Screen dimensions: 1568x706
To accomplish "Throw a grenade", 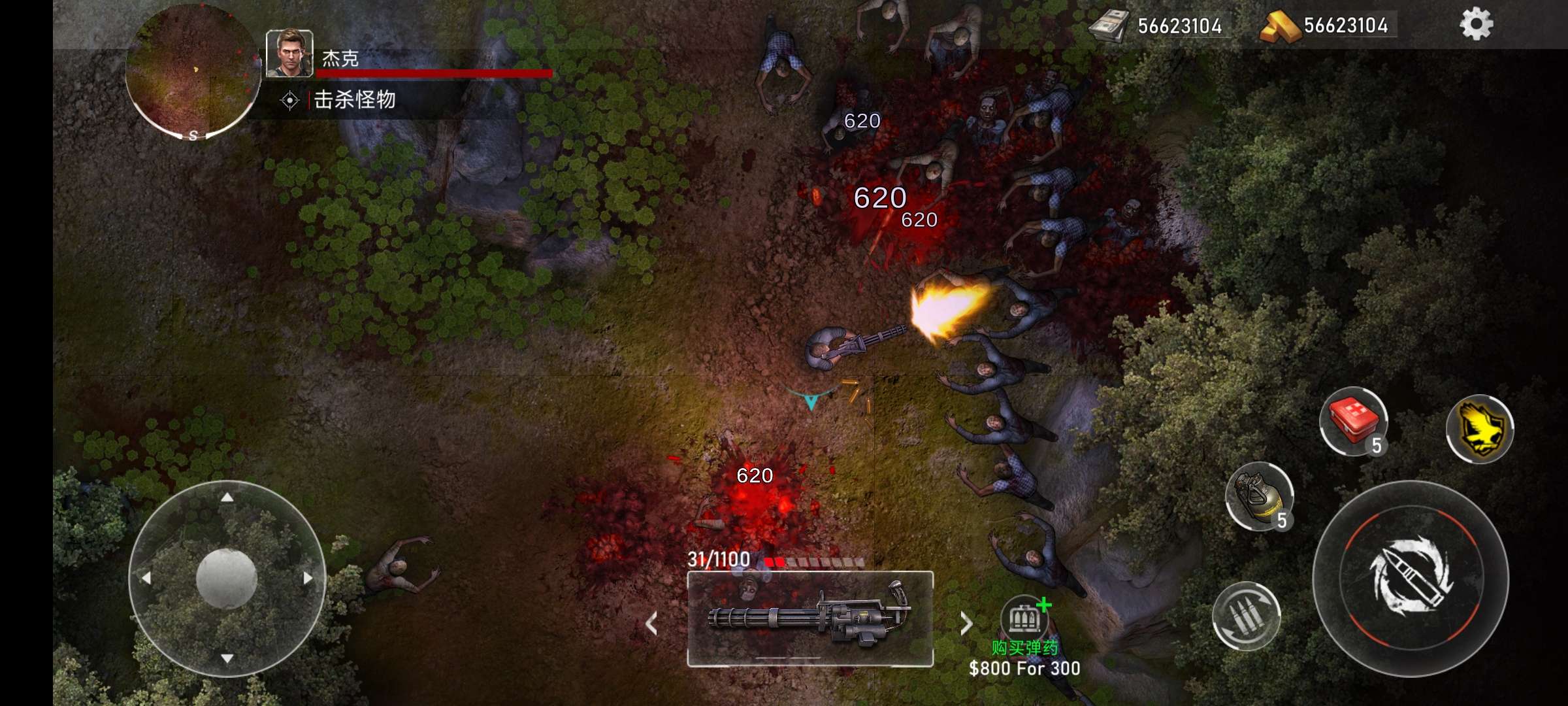I will coord(1259,497).
